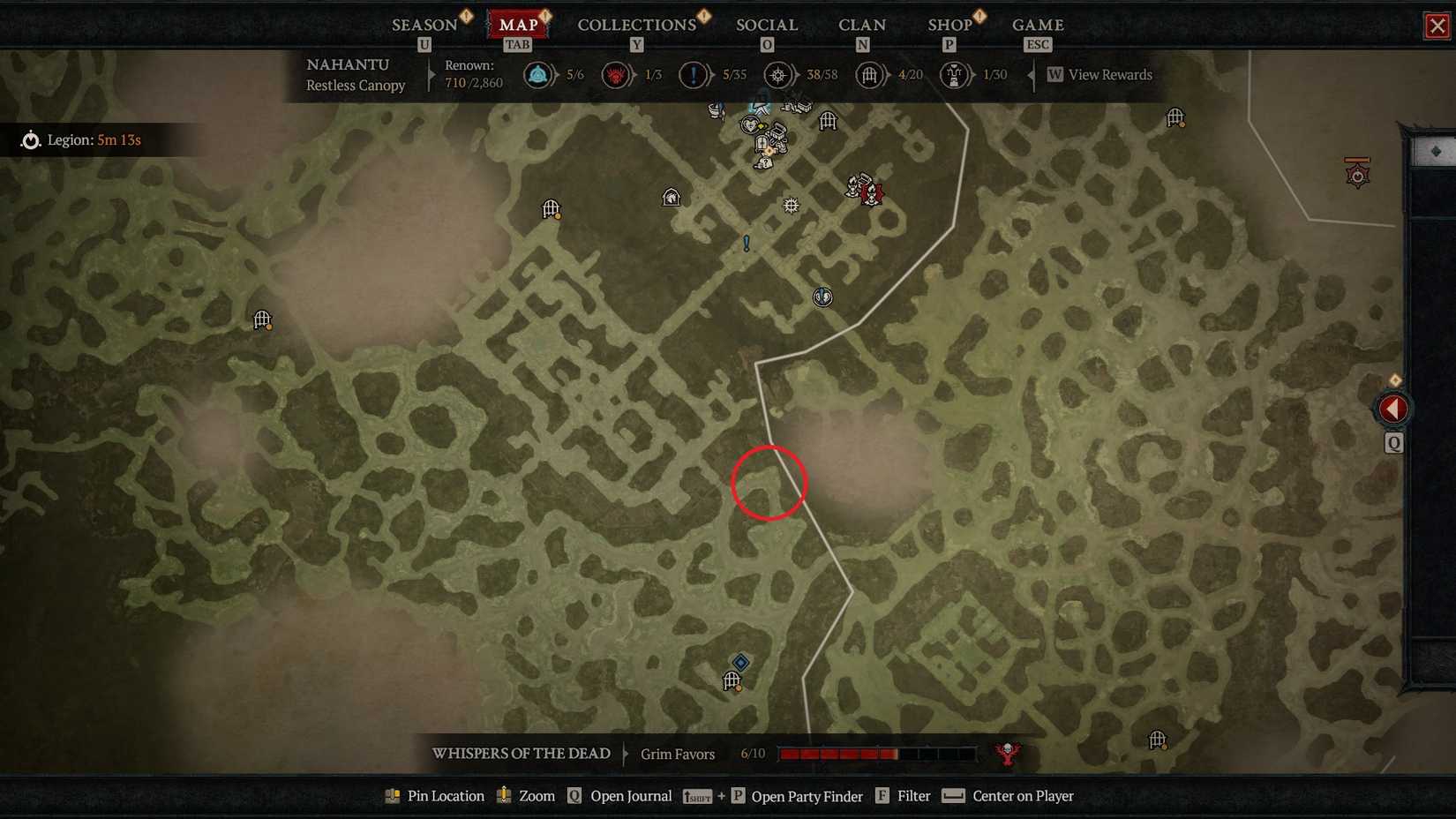Image resolution: width=1456 pixels, height=819 pixels.
Task: Click the blue diamond pinned marker on the map
Action: tap(739, 663)
